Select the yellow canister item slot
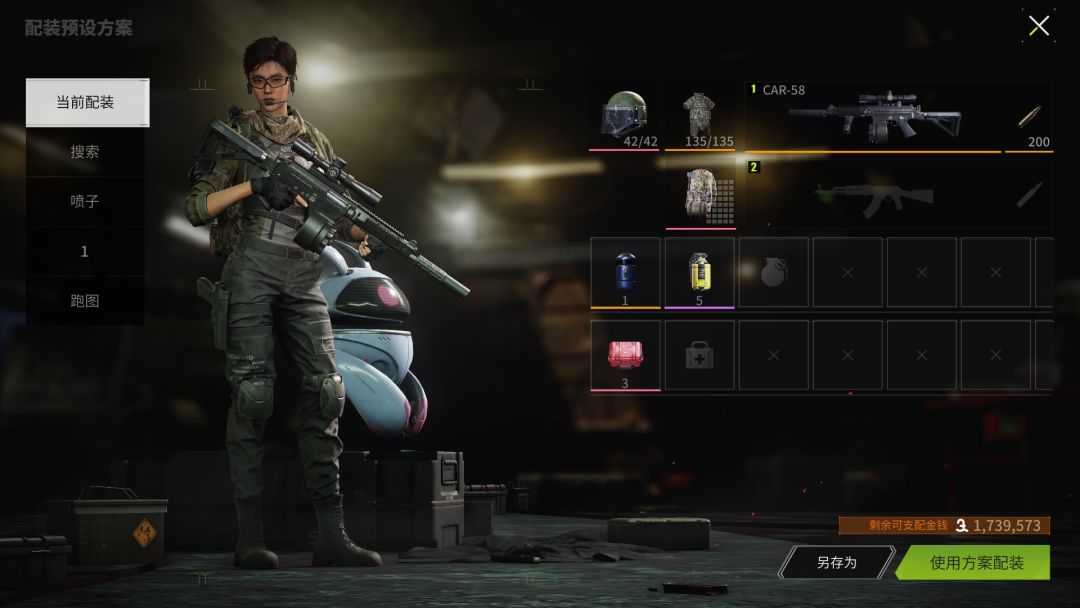Screen dimensions: 1080x608 699,272
